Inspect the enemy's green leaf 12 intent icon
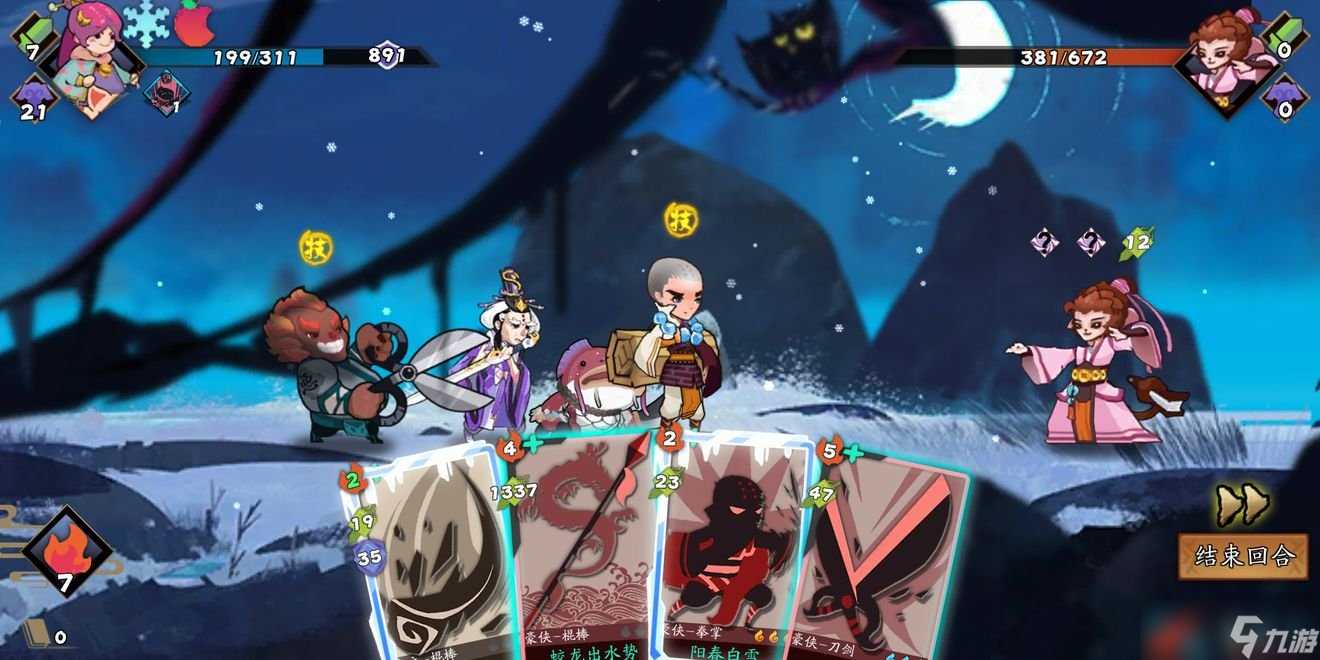Screen dimensions: 1320x660 tap(1137, 241)
